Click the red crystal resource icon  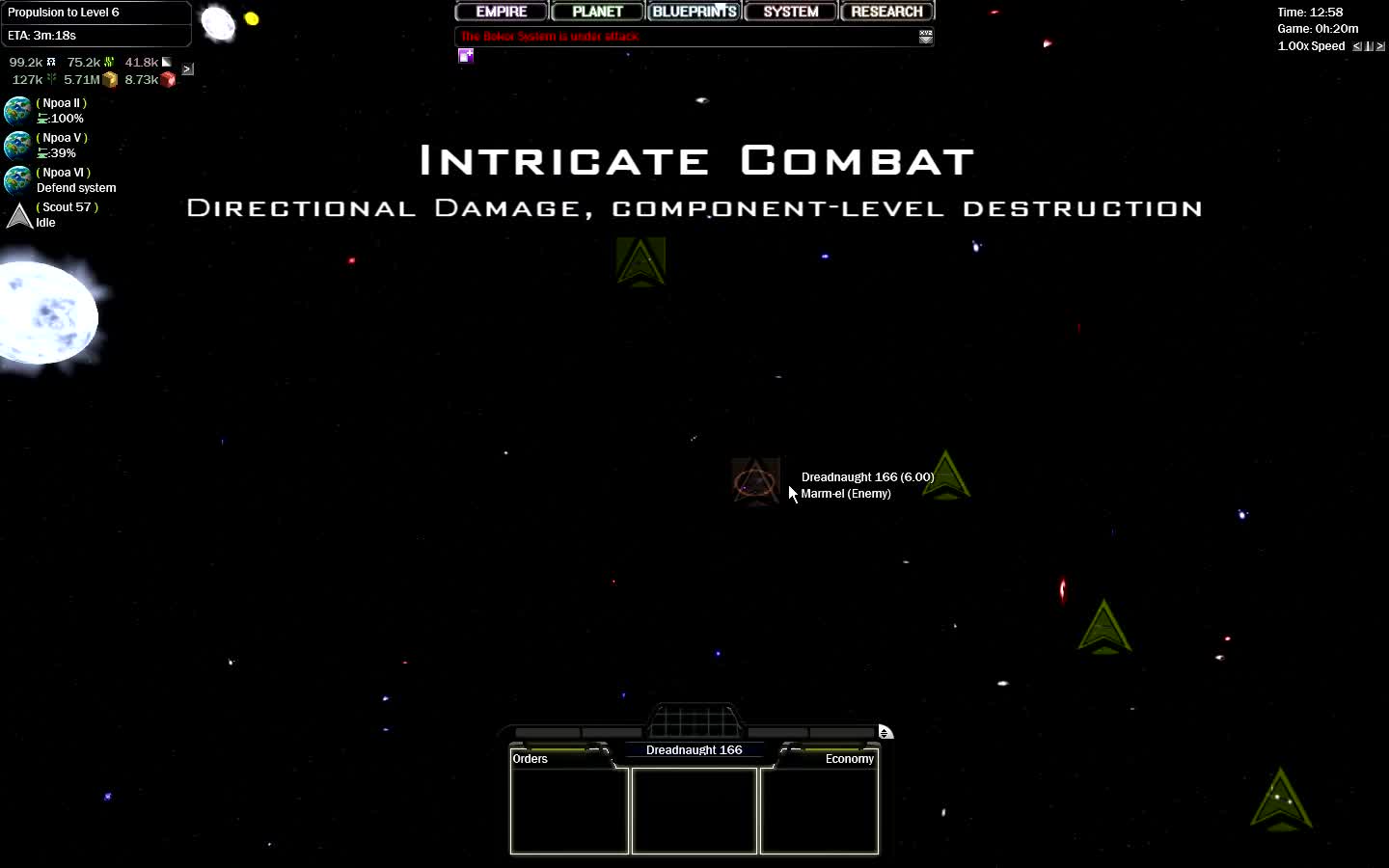coord(168,79)
